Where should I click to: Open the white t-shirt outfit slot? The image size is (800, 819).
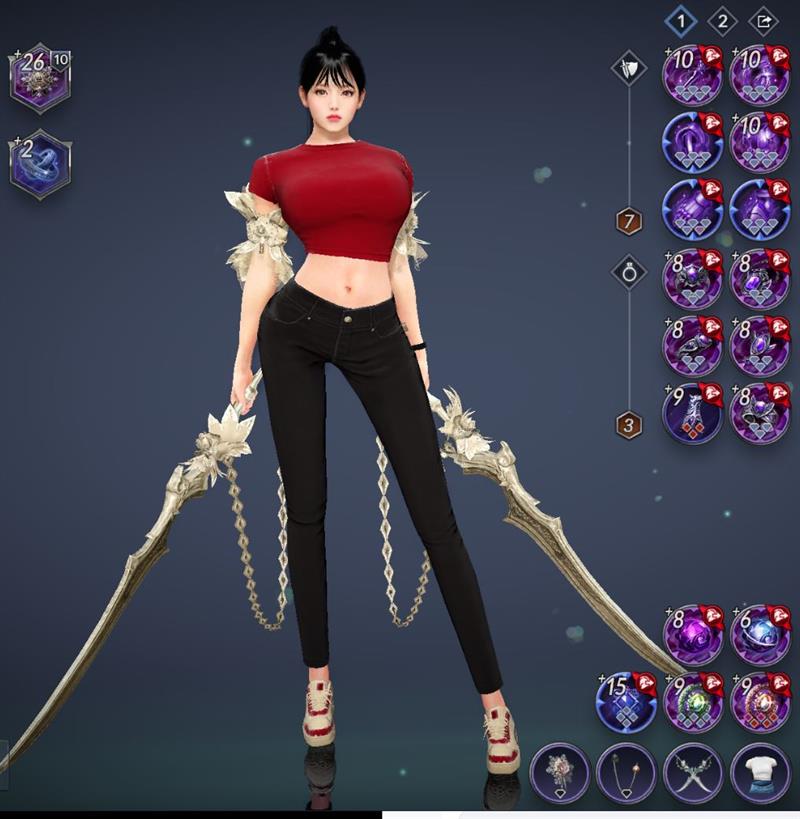coord(759,773)
